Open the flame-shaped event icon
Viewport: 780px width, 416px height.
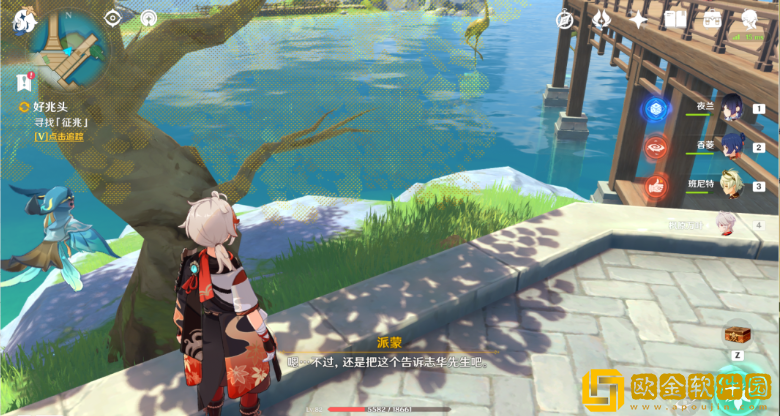coord(602,19)
